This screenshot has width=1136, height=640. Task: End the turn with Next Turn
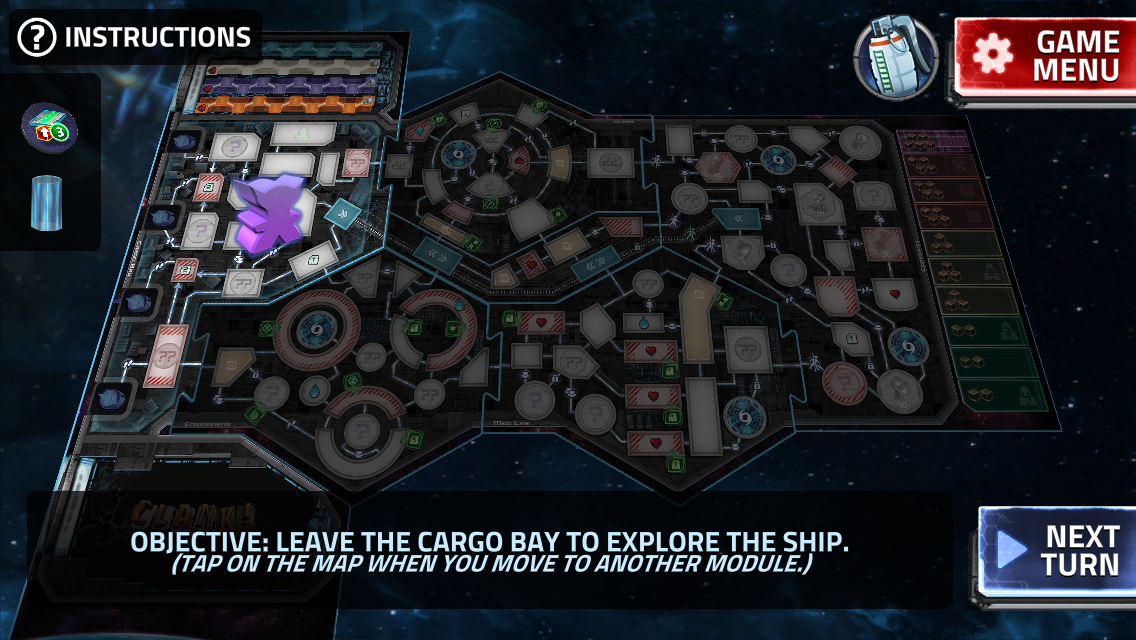(x=1056, y=551)
